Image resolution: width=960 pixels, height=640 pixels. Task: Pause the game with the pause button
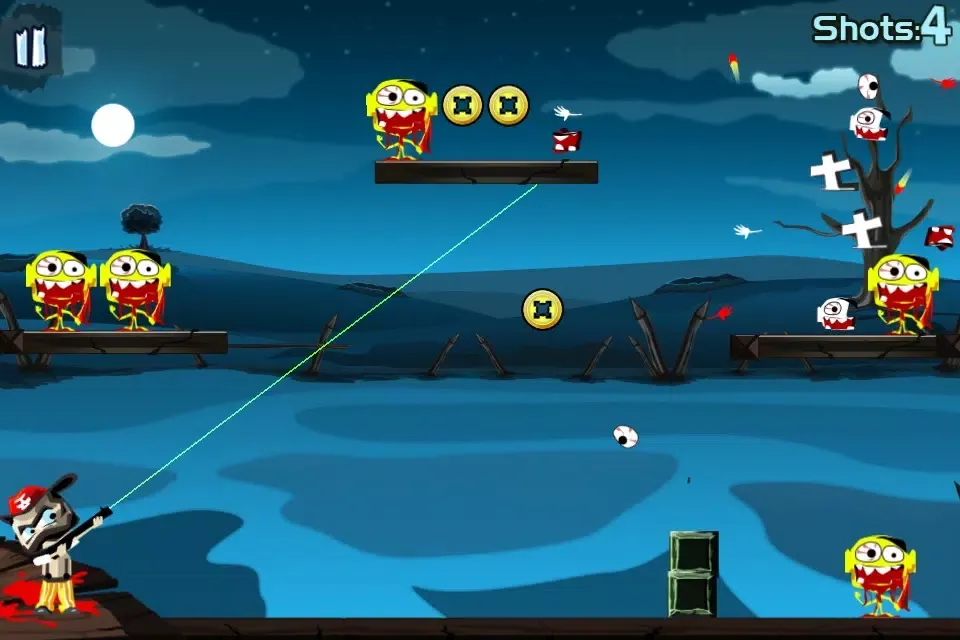tap(32, 47)
